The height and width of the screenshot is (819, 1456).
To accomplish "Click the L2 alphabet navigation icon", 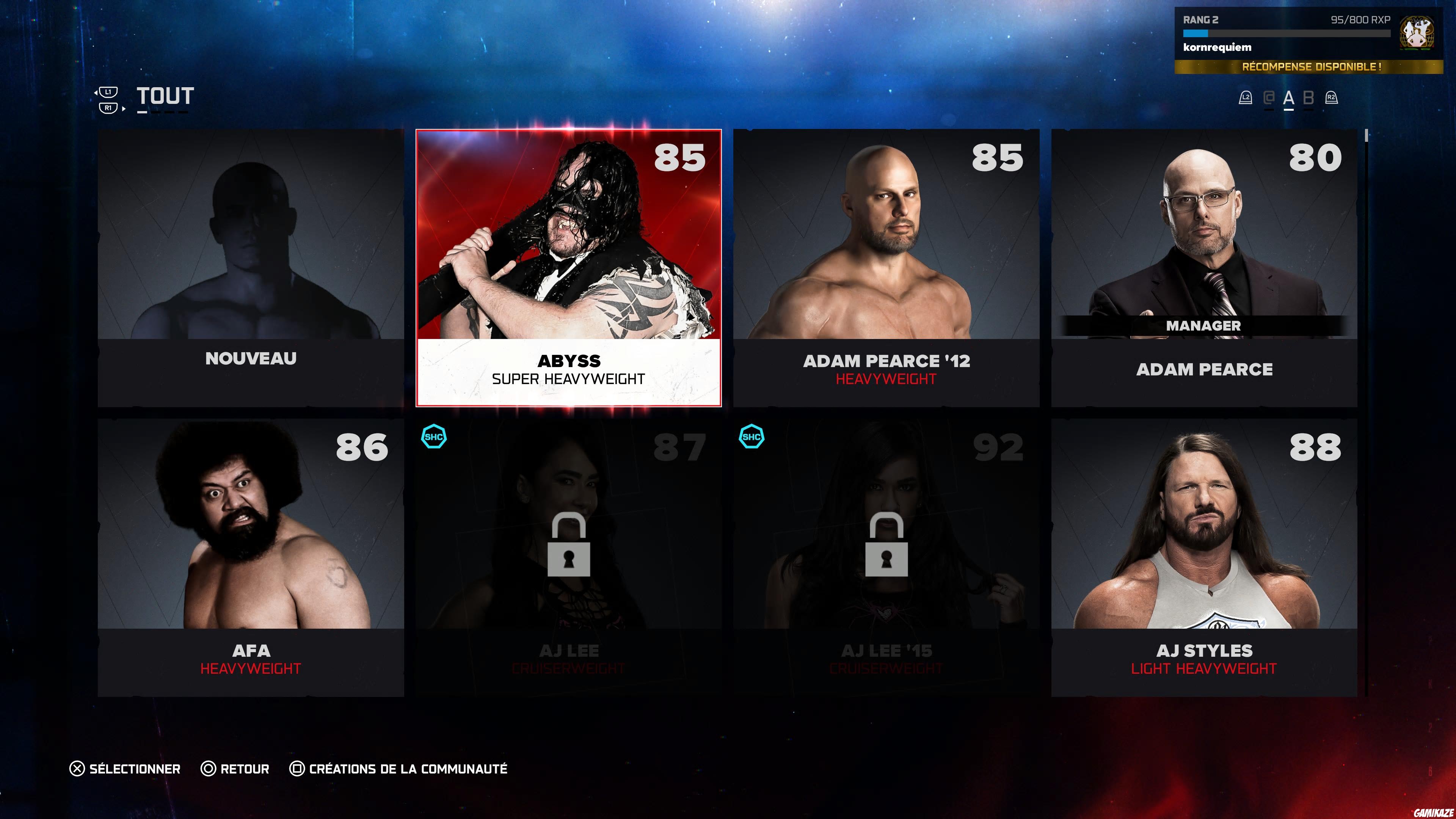I will tap(1246, 98).
